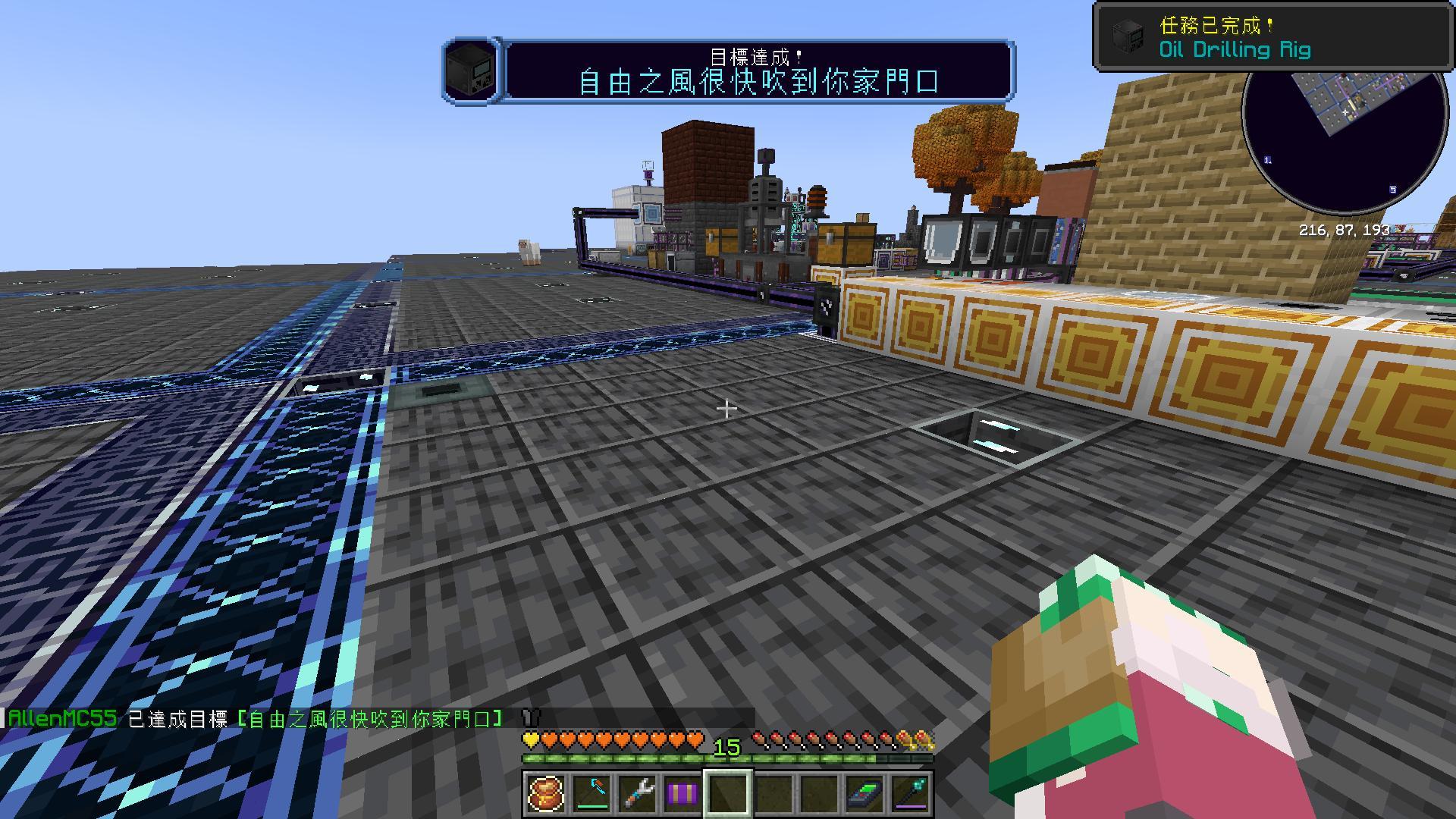Select the teal pickaxe in the hotbar
The height and width of the screenshot is (819, 1456).
coord(592,793)
